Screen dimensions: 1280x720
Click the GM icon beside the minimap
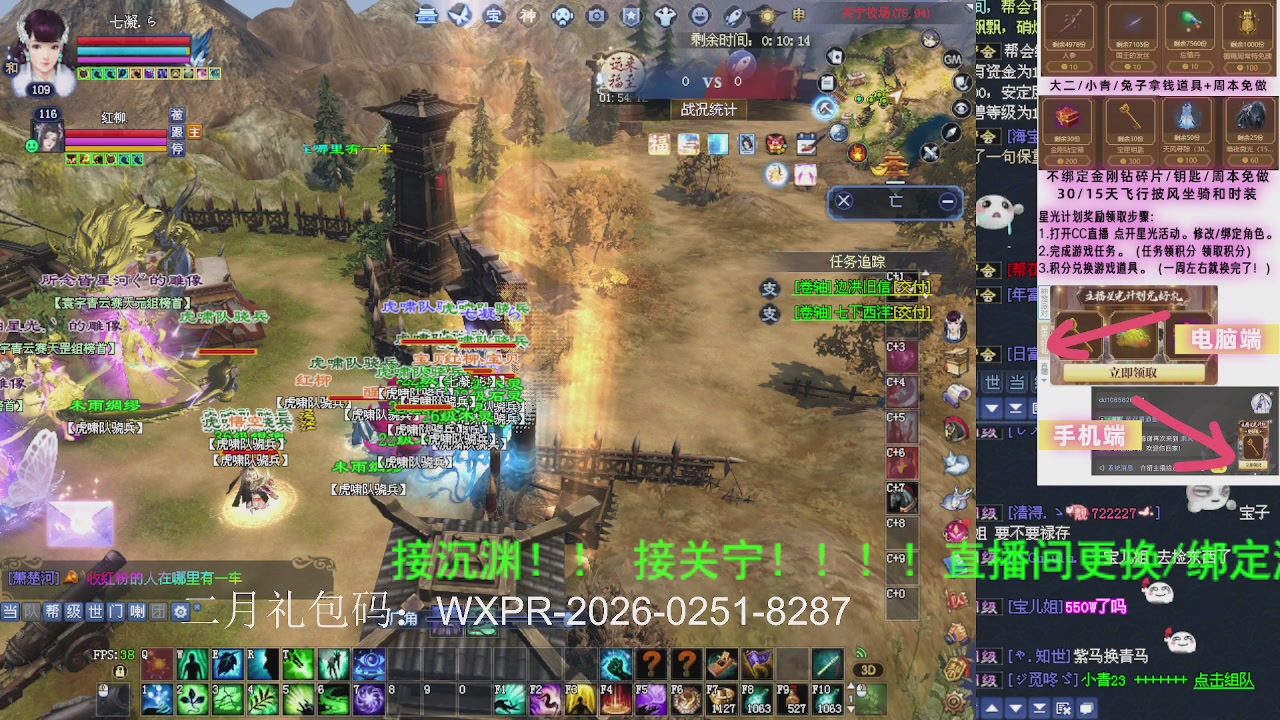point(952,59)
